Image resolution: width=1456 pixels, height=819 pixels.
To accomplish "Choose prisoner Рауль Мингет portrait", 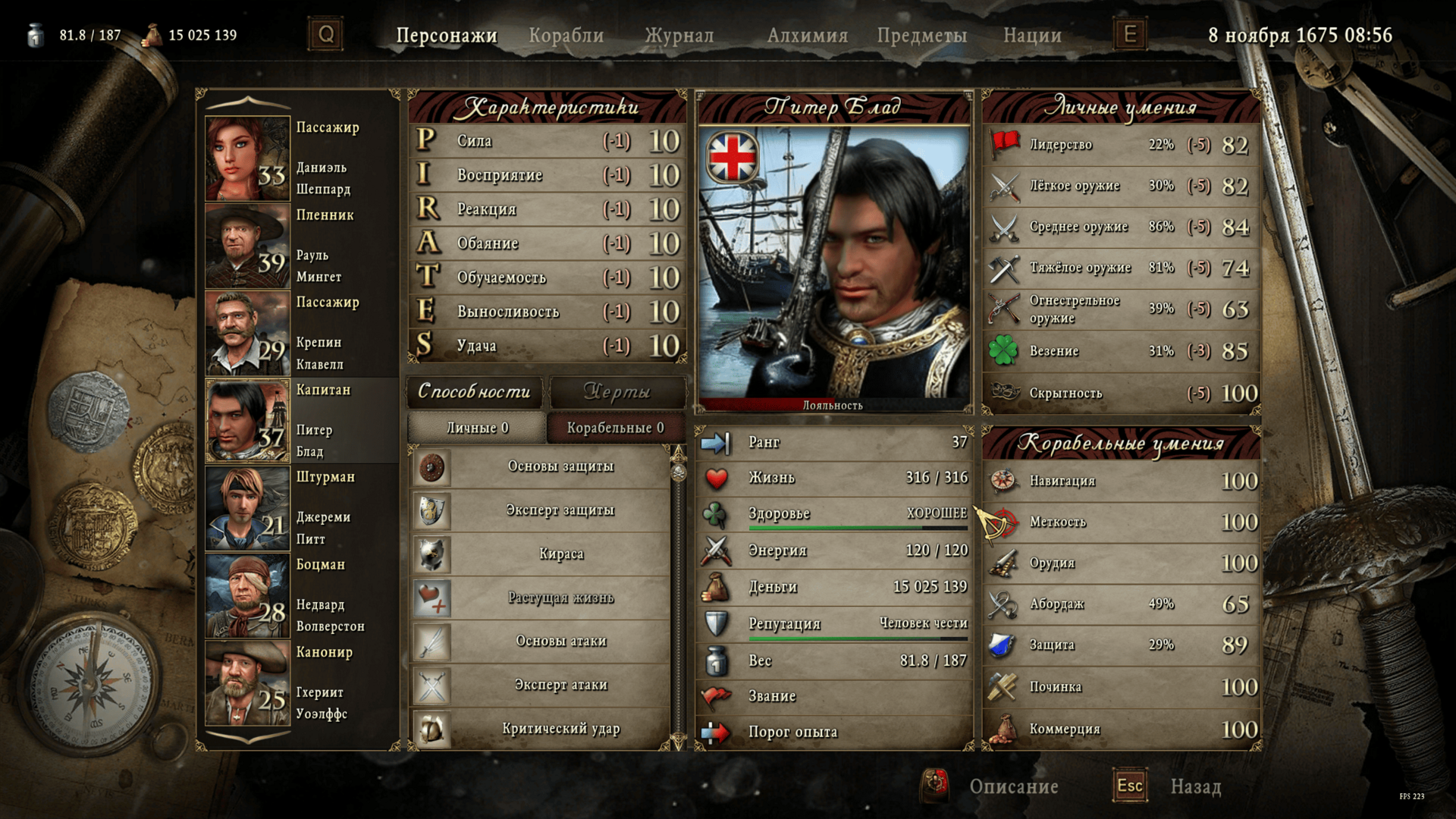I will click(x=247, y=246).
